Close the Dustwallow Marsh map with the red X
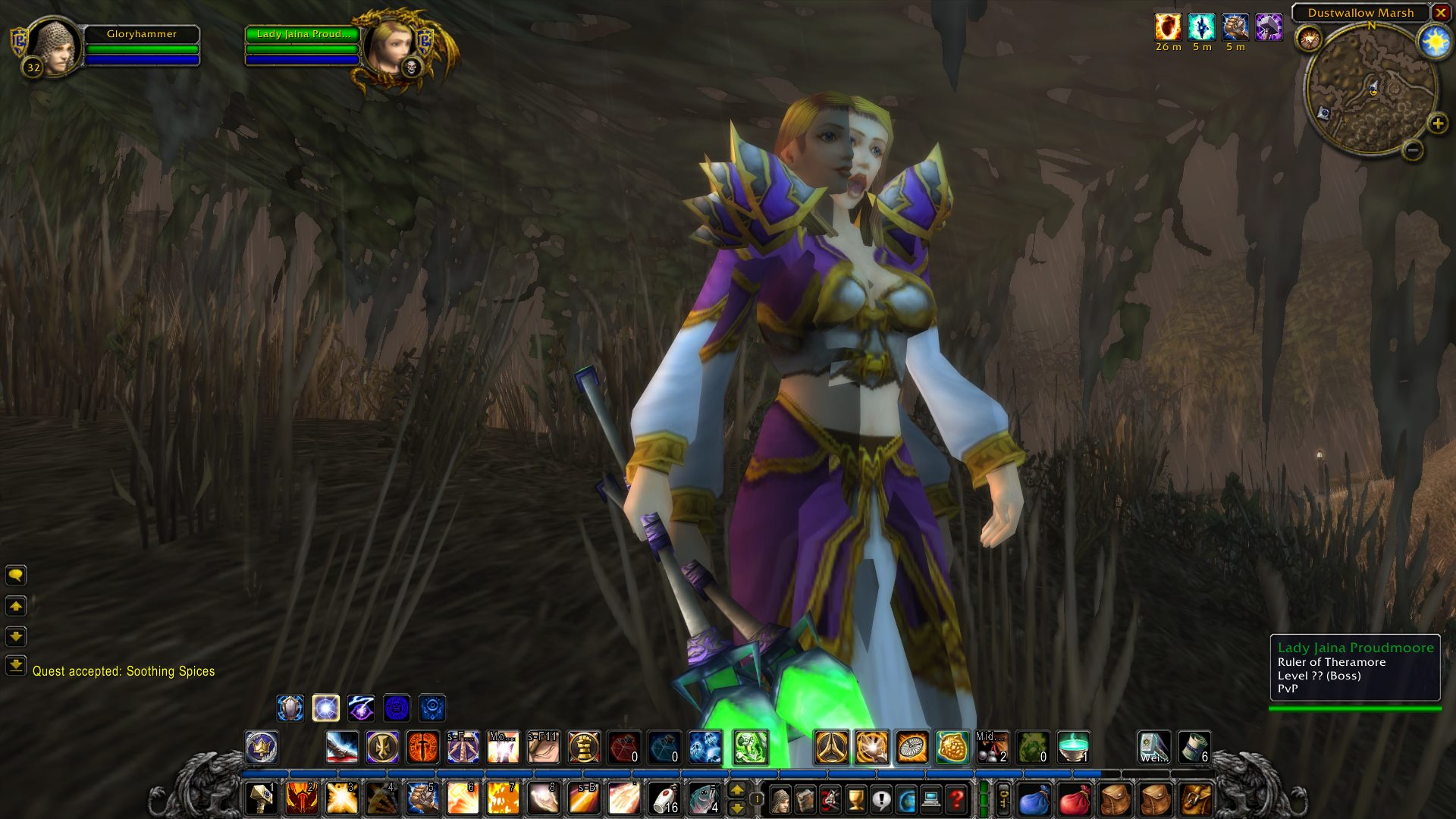Viewport: 1456px width, 819px height. click(x=1440, y=13)
